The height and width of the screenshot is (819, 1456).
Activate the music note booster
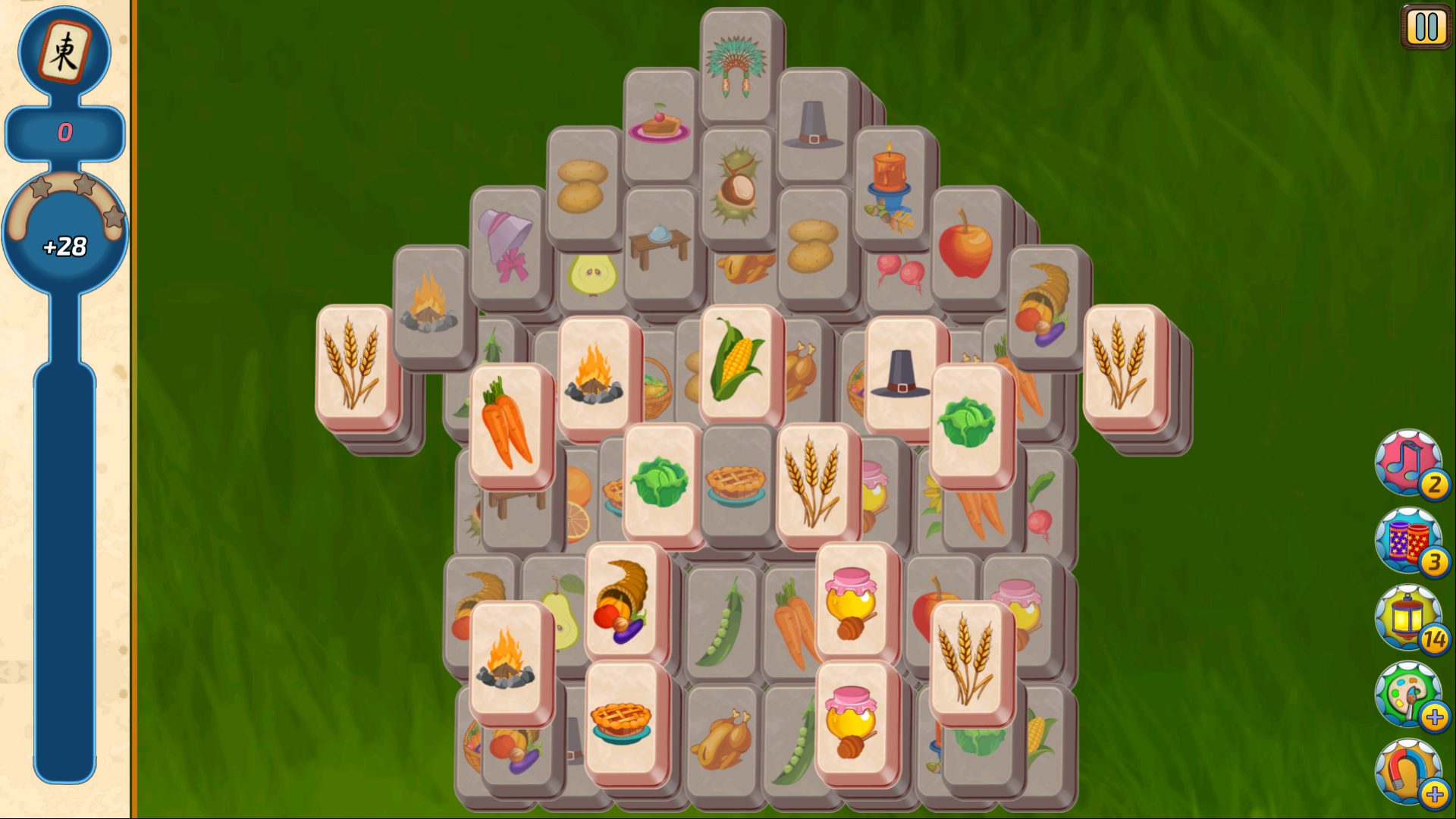pyautogui.click(x=1409, y=464)
